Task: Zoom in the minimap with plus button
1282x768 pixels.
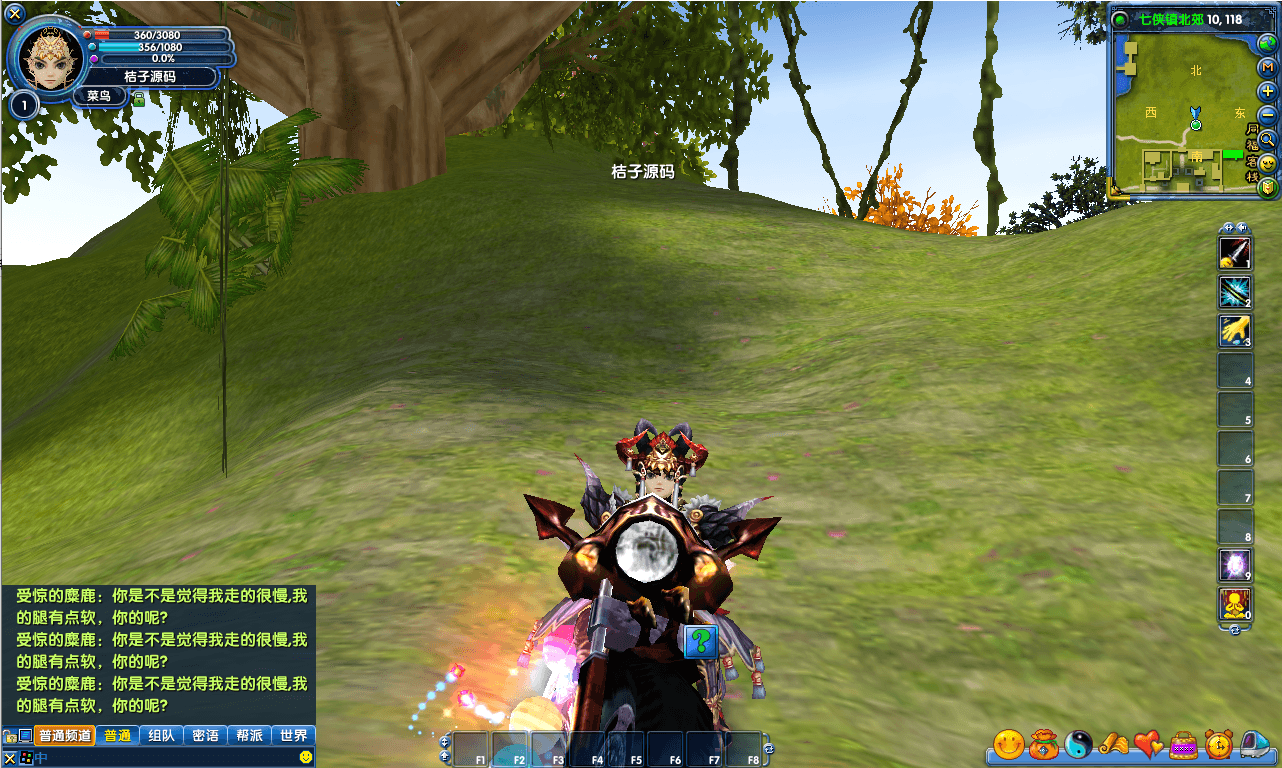Action: pyautogui.click(x=1267, y=91)
